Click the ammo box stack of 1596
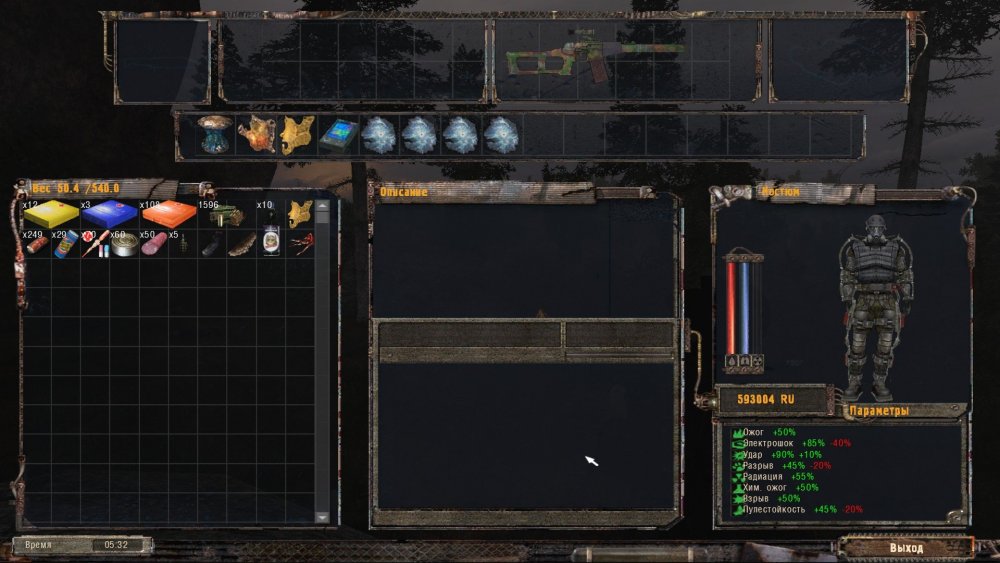Viewport: 1000px width, 563px height. click(x=224, y=214)
